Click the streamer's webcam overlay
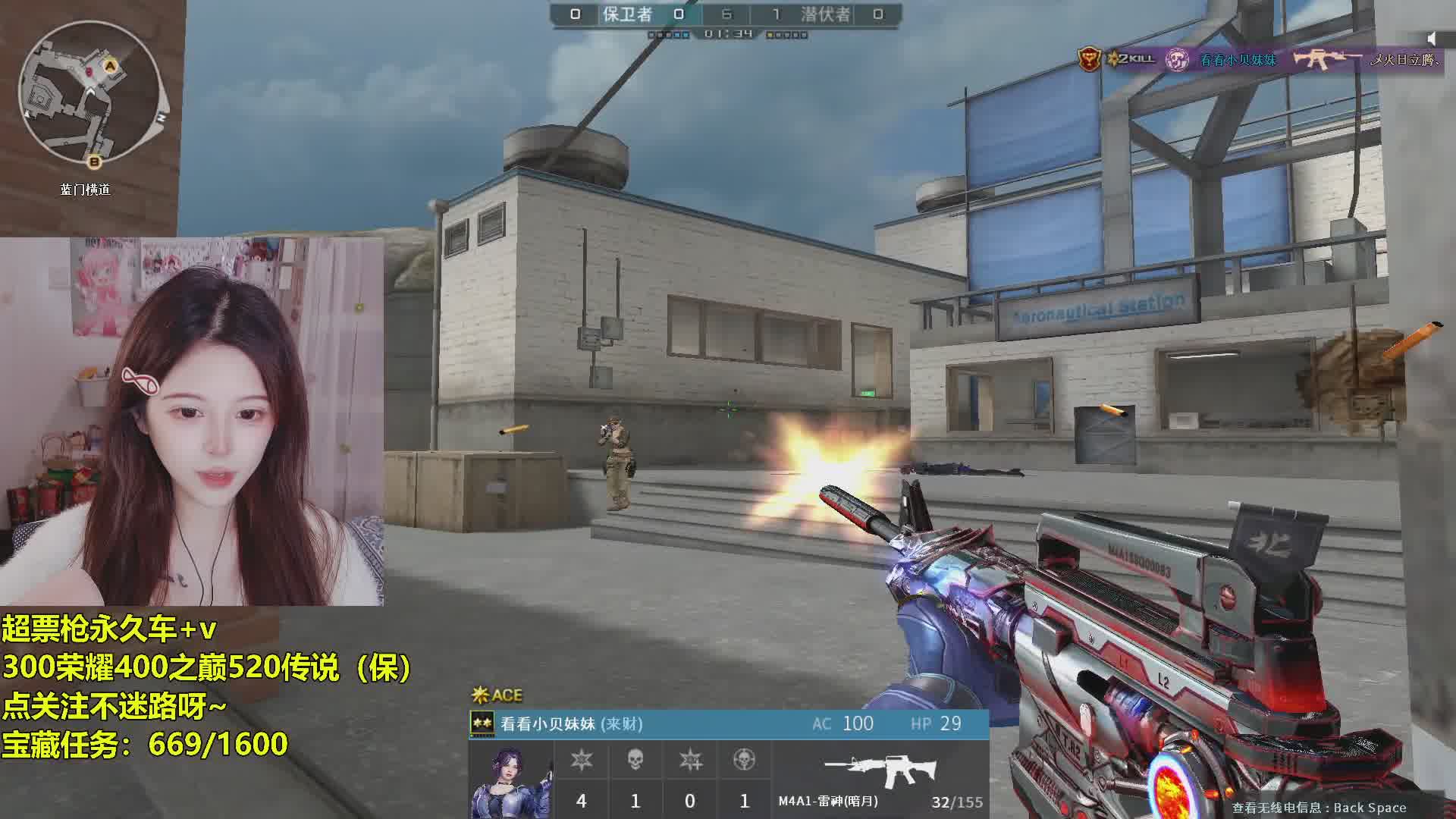 coord(193,422)
